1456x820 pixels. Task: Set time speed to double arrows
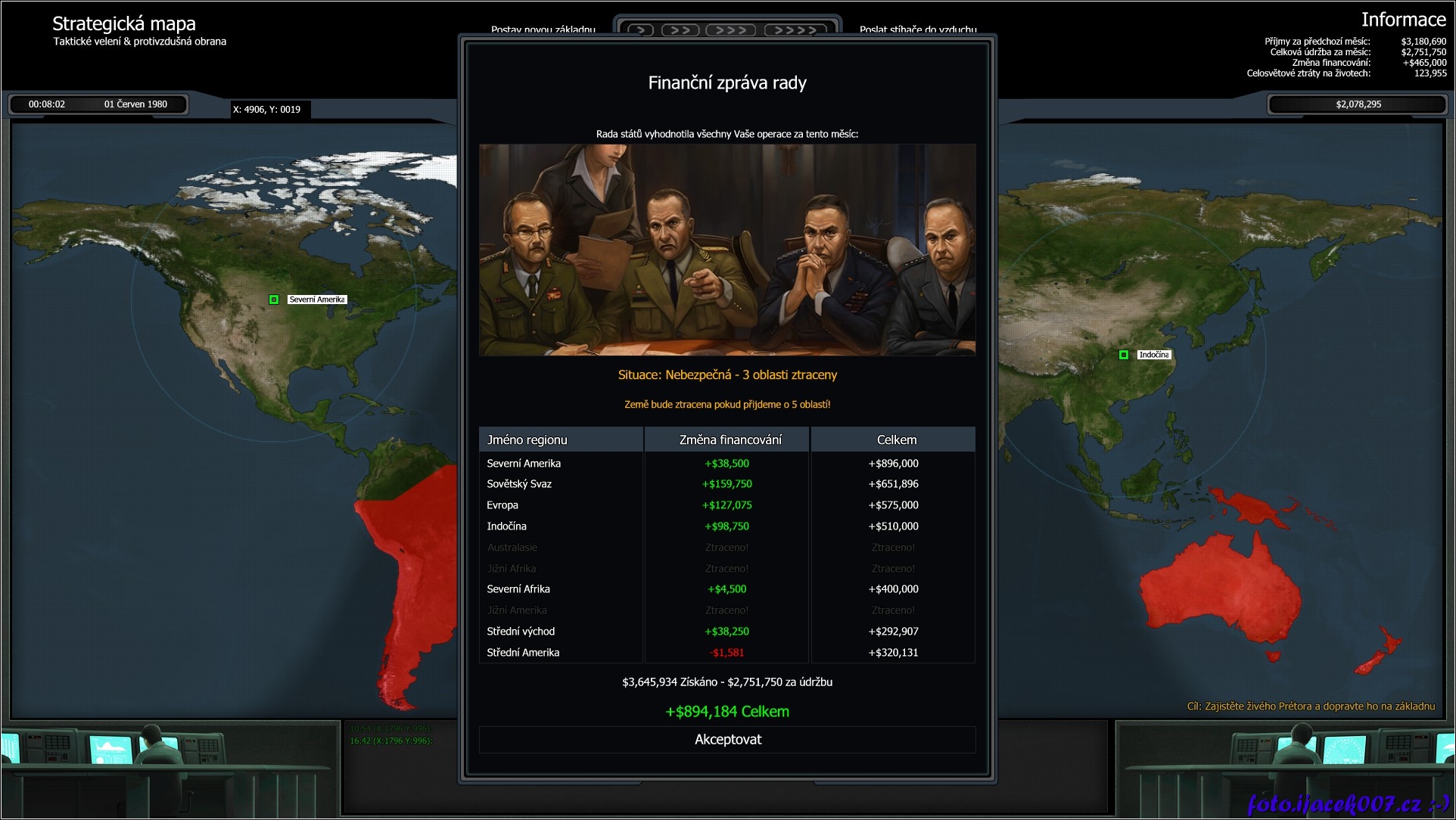[680, 30]
